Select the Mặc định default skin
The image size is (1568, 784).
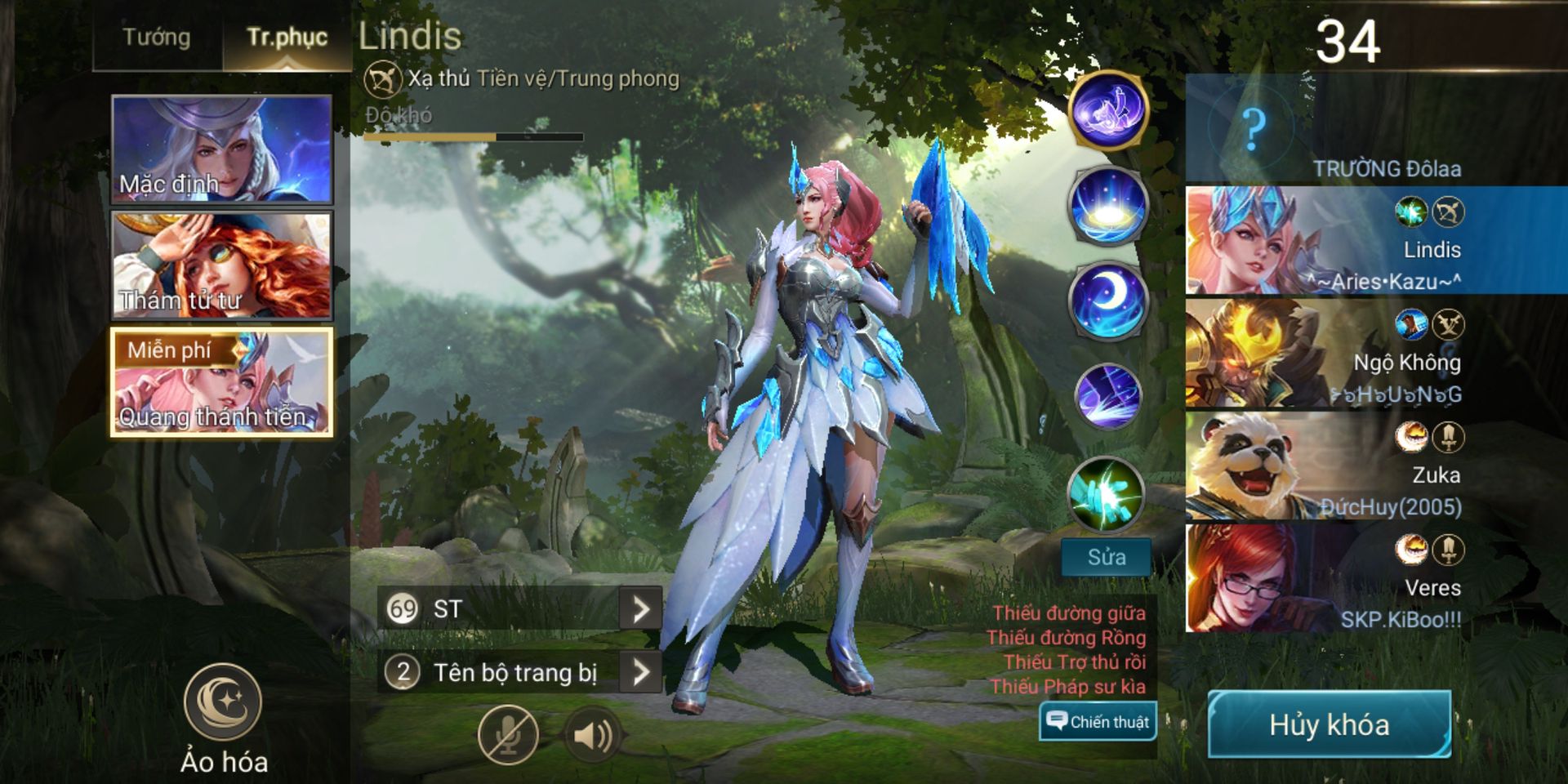pyautogui.click(x=221, y=149)
